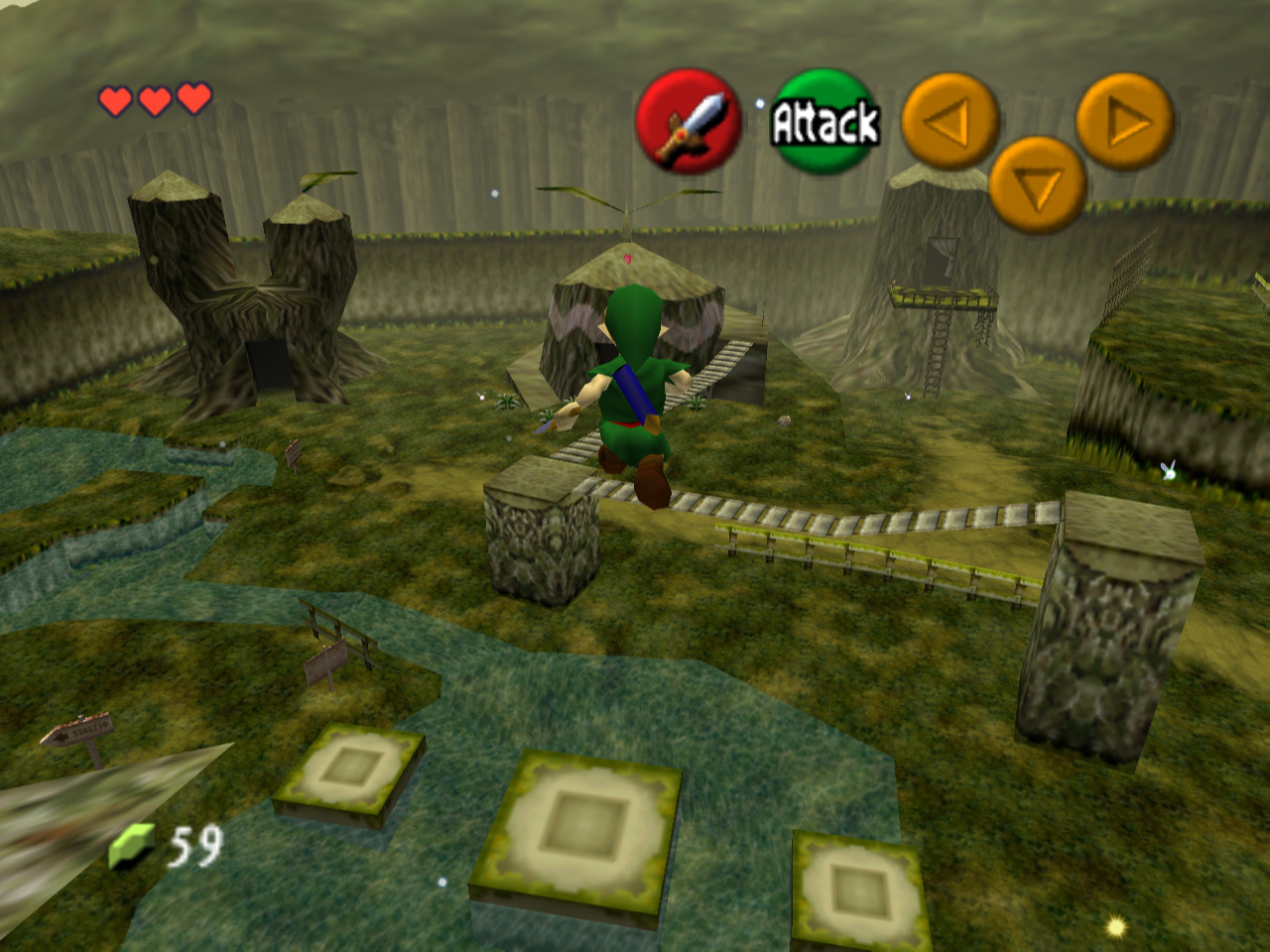Click the yellow right-arrow item slot
Image resolution: width=1270 pixels, height=952 pixels.
(x=1125, y=122)
